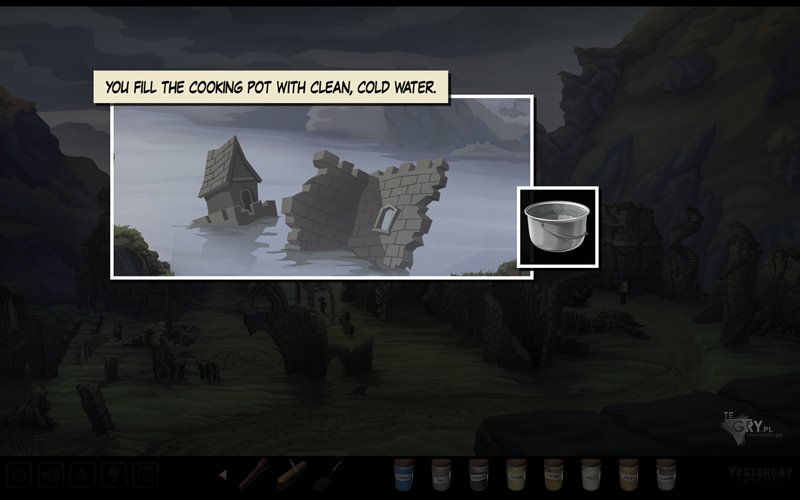Pick the blue jar in inventory
Image resolution: width=800 pixels, height=500 pixels.
(404, 473)
